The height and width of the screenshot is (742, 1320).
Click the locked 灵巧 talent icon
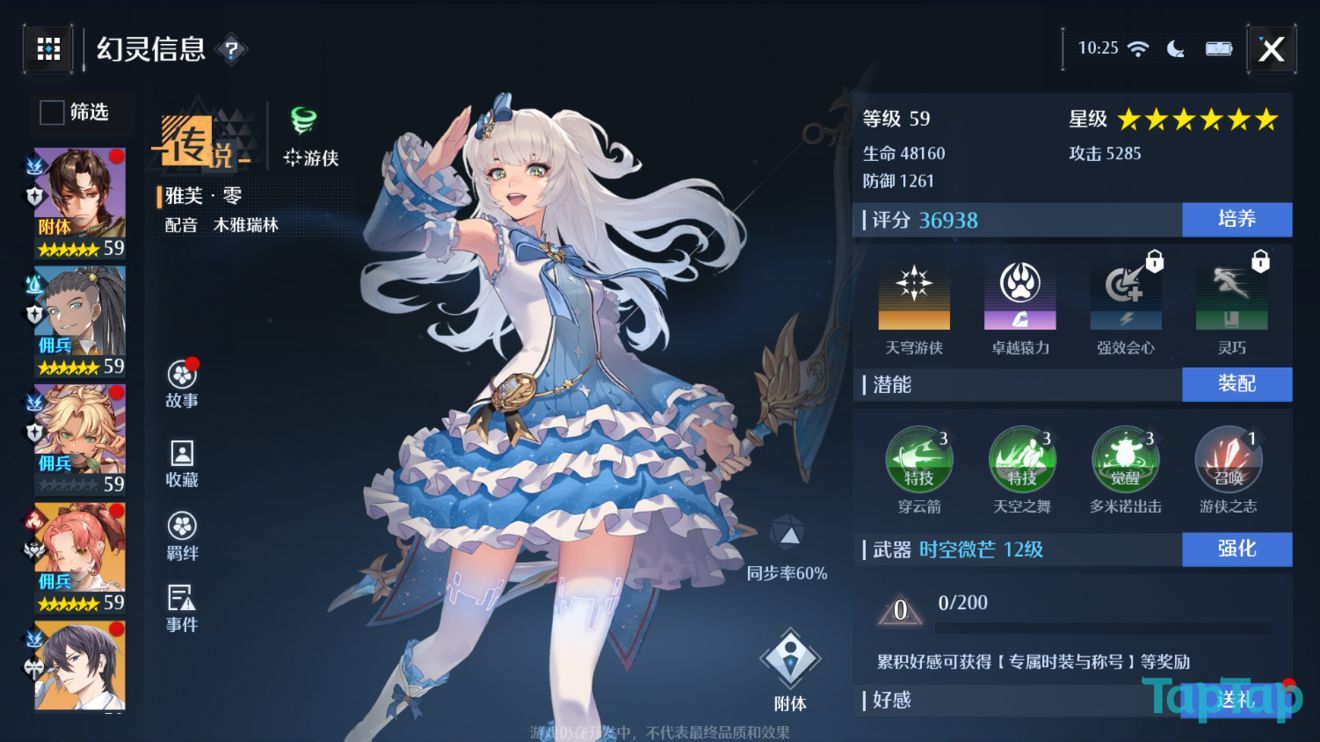[1232, 295]
